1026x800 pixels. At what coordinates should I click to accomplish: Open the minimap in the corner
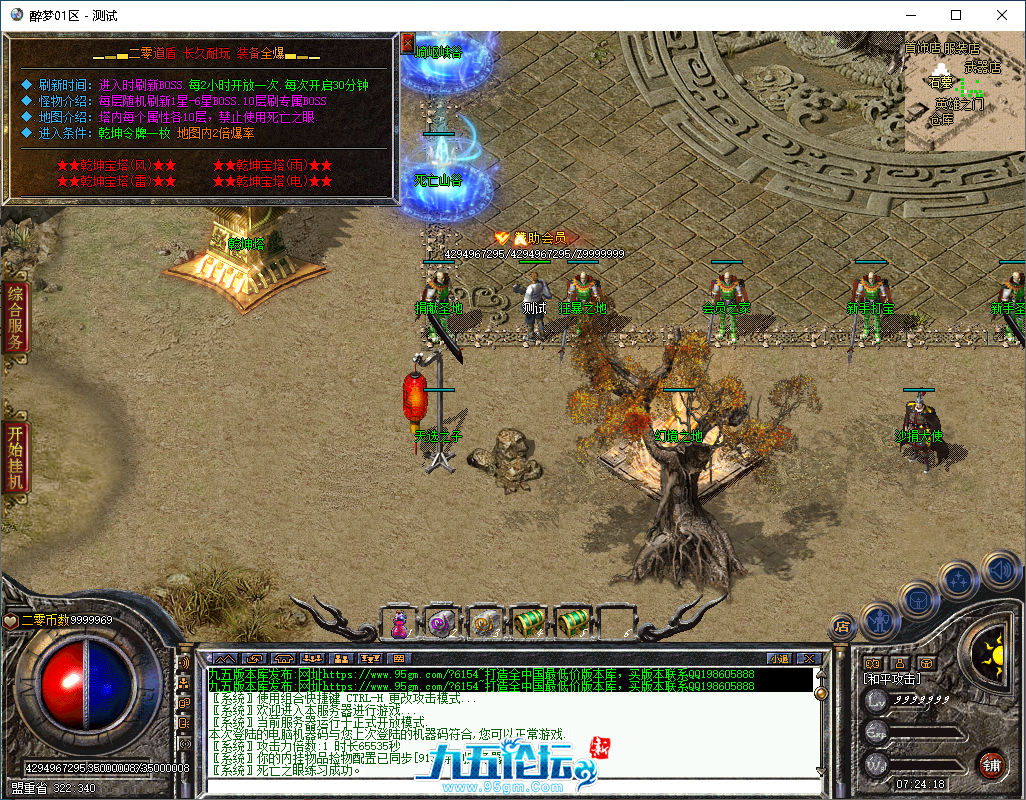tap(964, 92)
